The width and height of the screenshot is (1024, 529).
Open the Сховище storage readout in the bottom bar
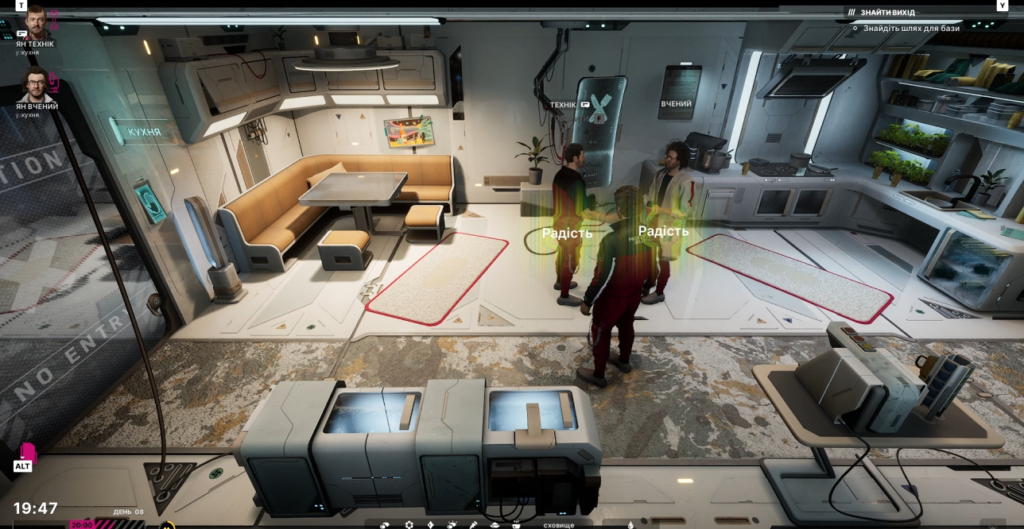pos(559,523)
